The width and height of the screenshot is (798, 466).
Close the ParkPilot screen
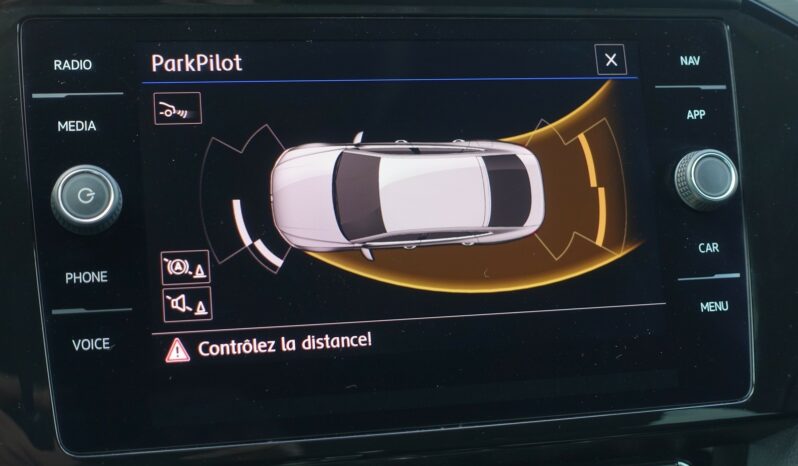click(x=610, y=60)
